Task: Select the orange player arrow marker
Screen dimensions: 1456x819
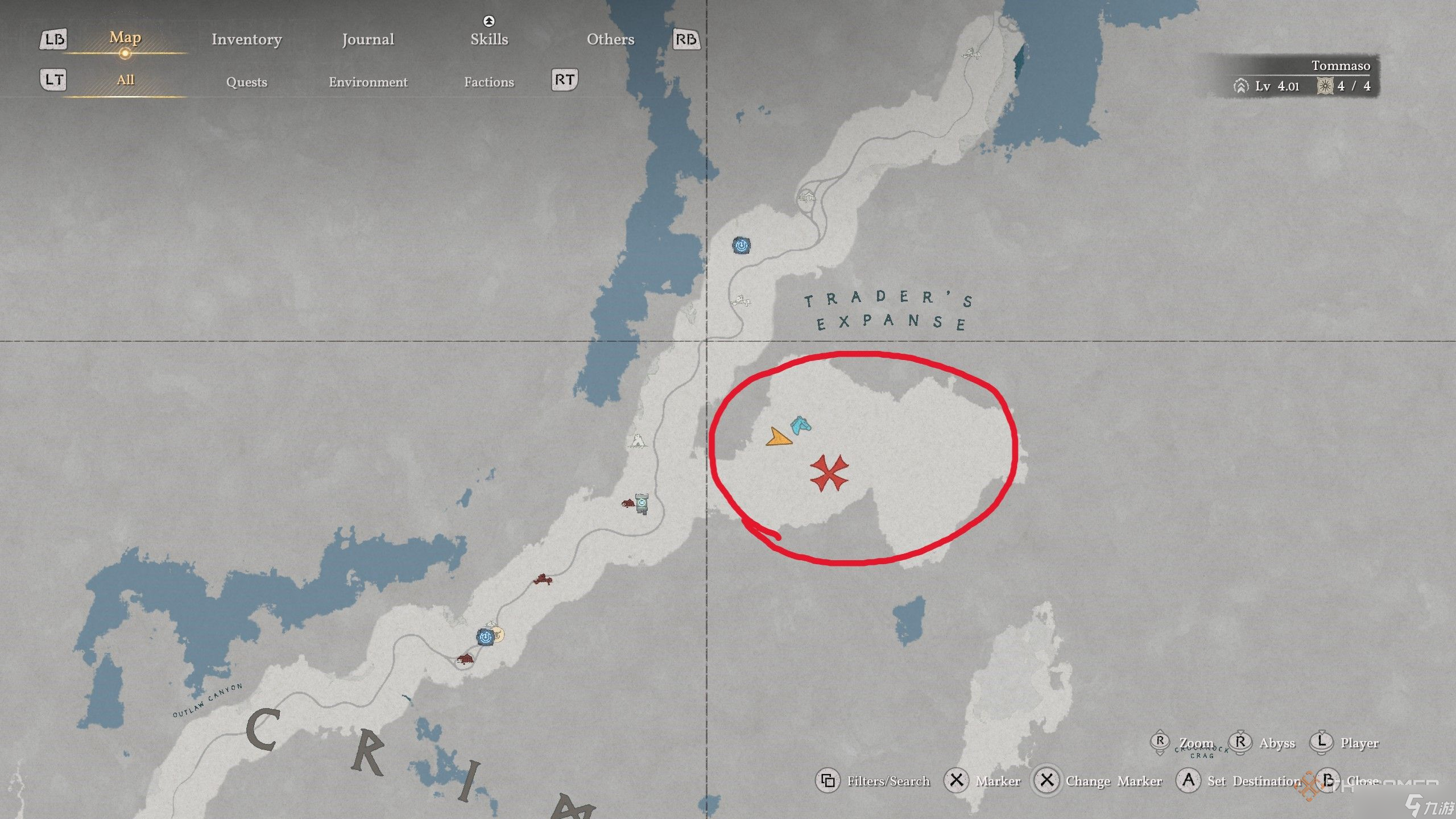Action: [x=778, y=437]
